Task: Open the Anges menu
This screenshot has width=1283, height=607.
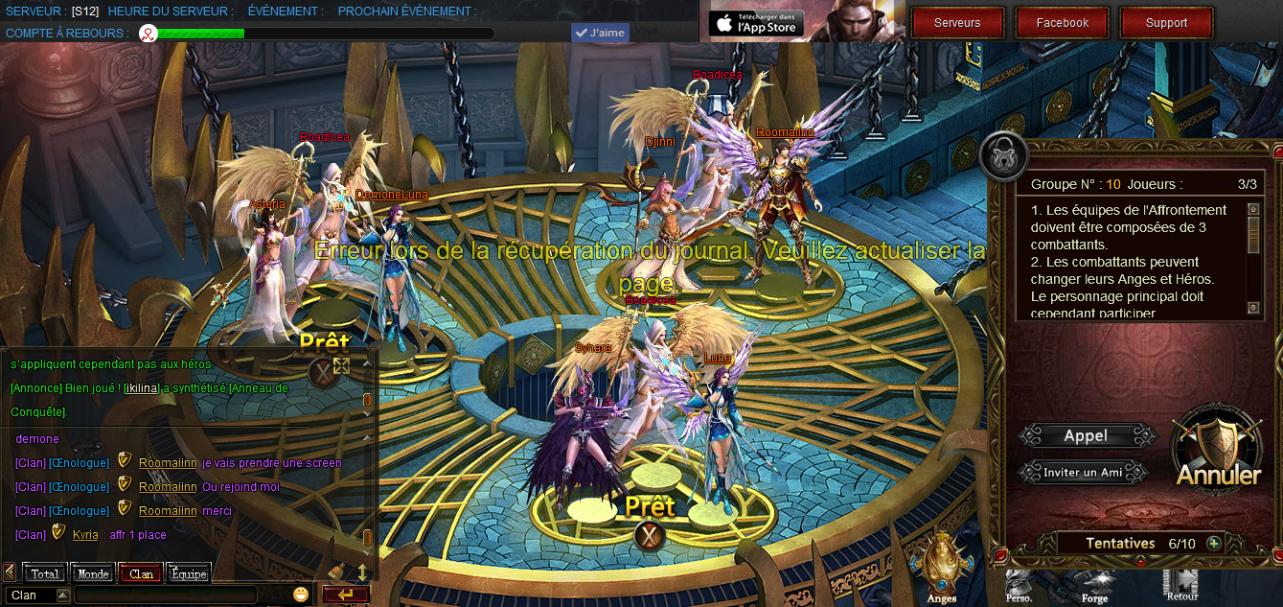Action: pyautogui.click(x=941, y=570)
